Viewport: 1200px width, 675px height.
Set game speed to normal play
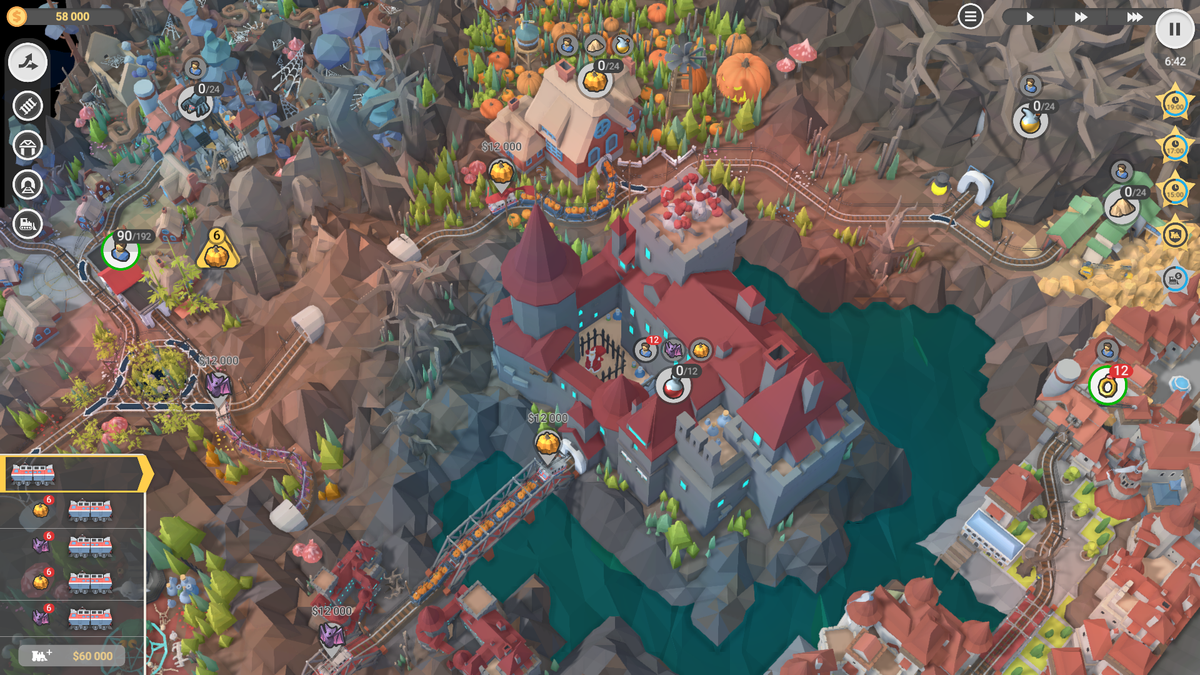click(1030, 17)
